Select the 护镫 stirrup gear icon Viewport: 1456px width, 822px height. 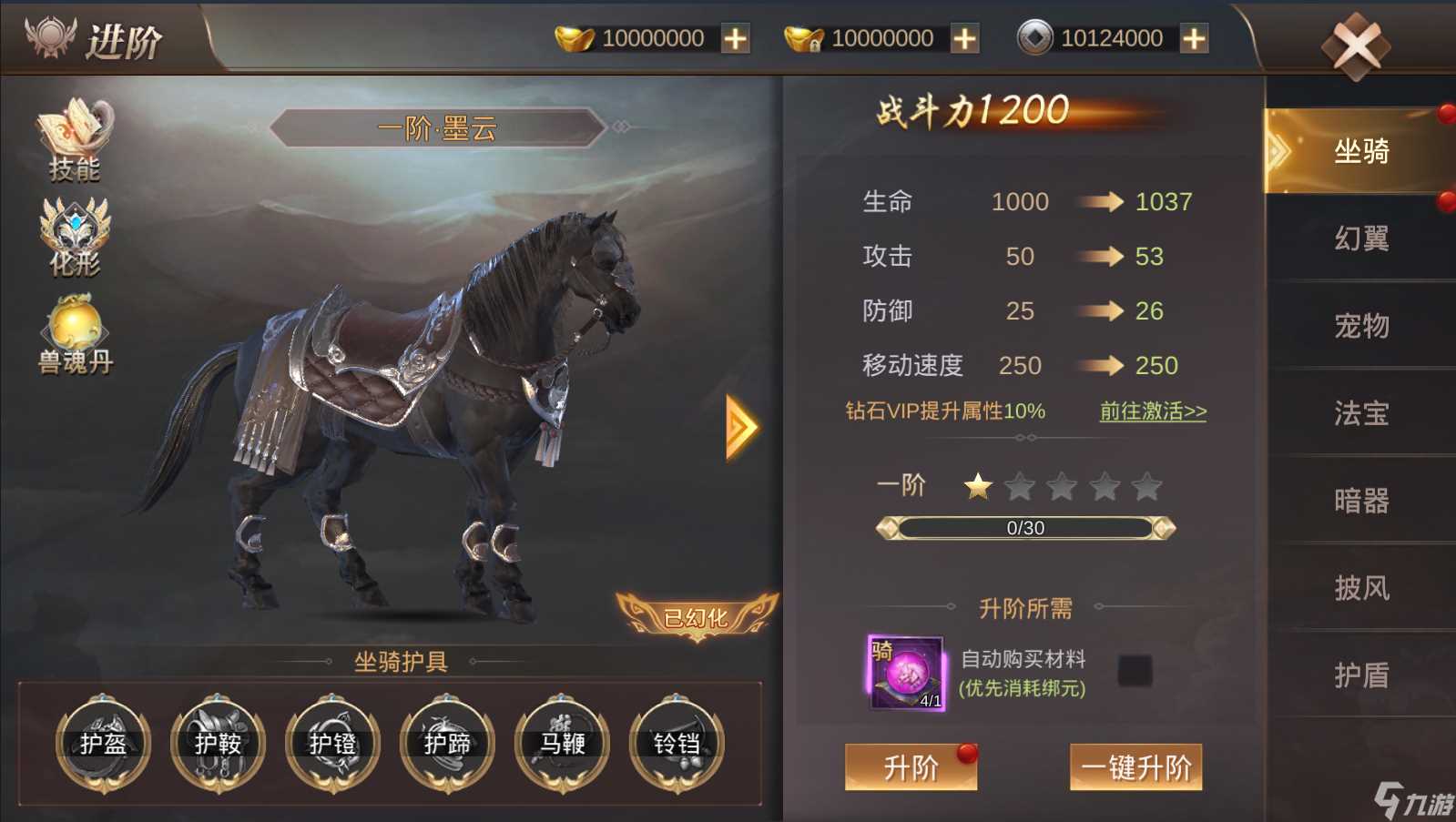click(332, 745)
